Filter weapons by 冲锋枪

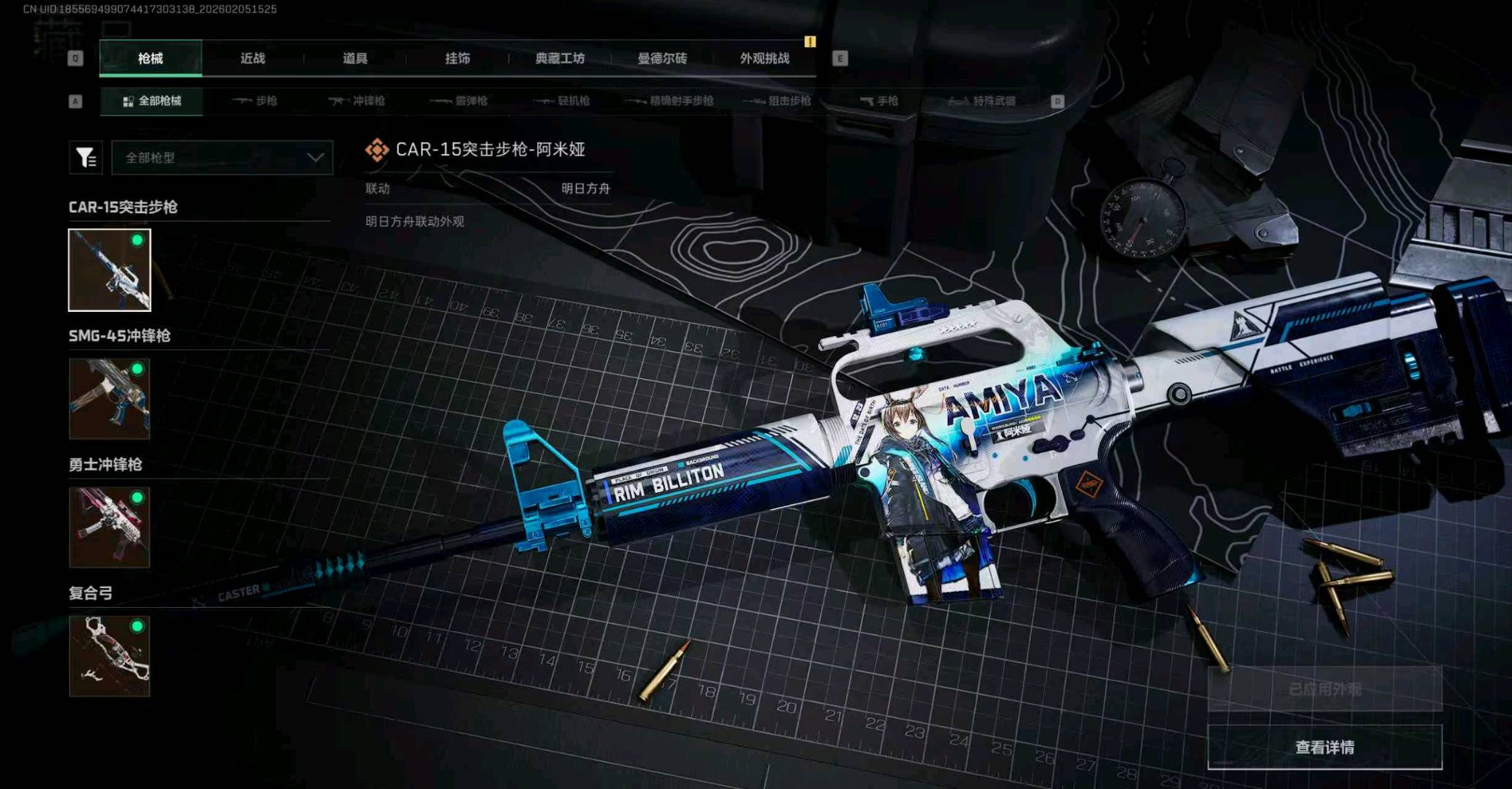pyautogui.click(x=357, y=101)
